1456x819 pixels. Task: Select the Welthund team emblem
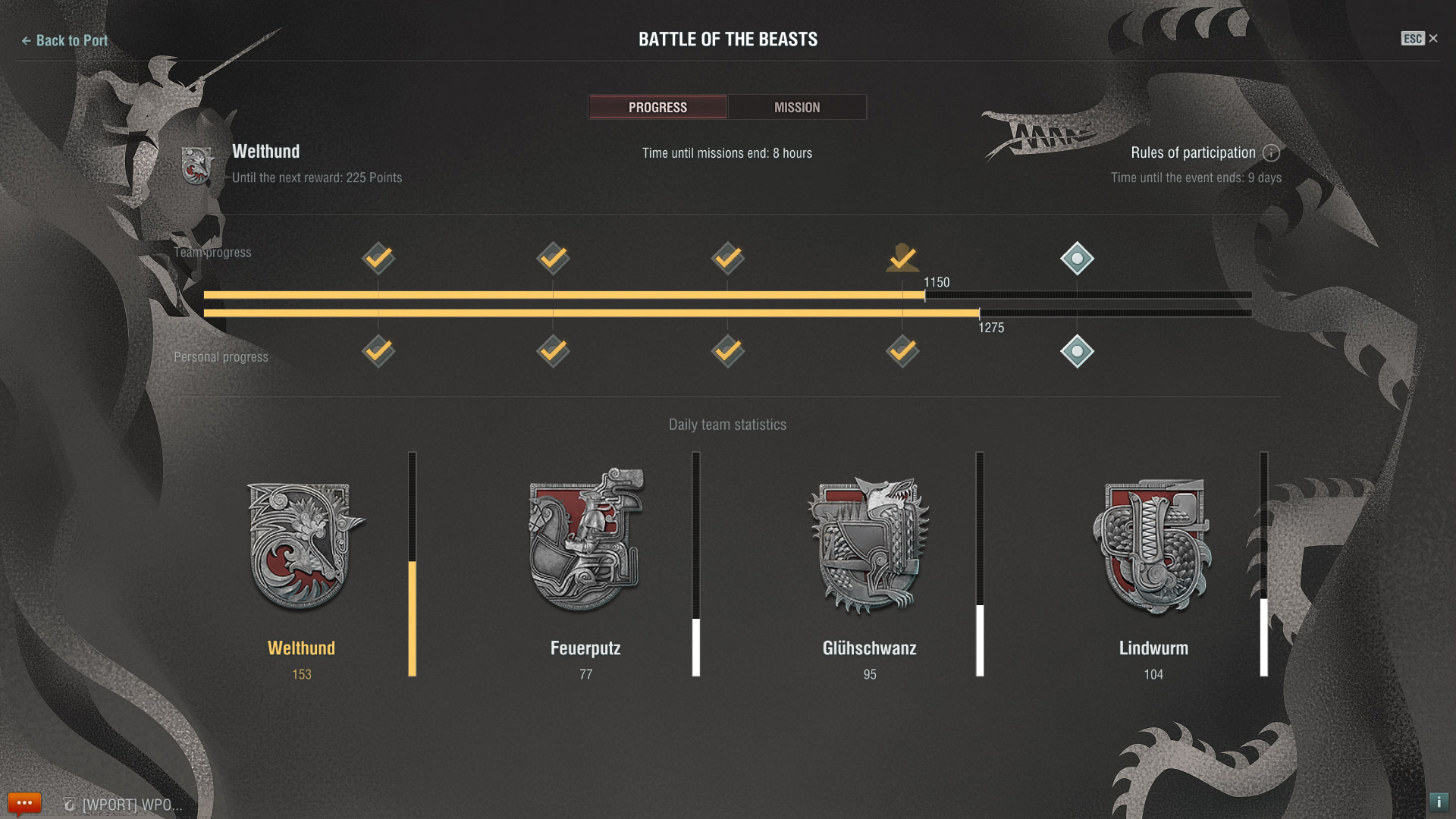point(303,546)
